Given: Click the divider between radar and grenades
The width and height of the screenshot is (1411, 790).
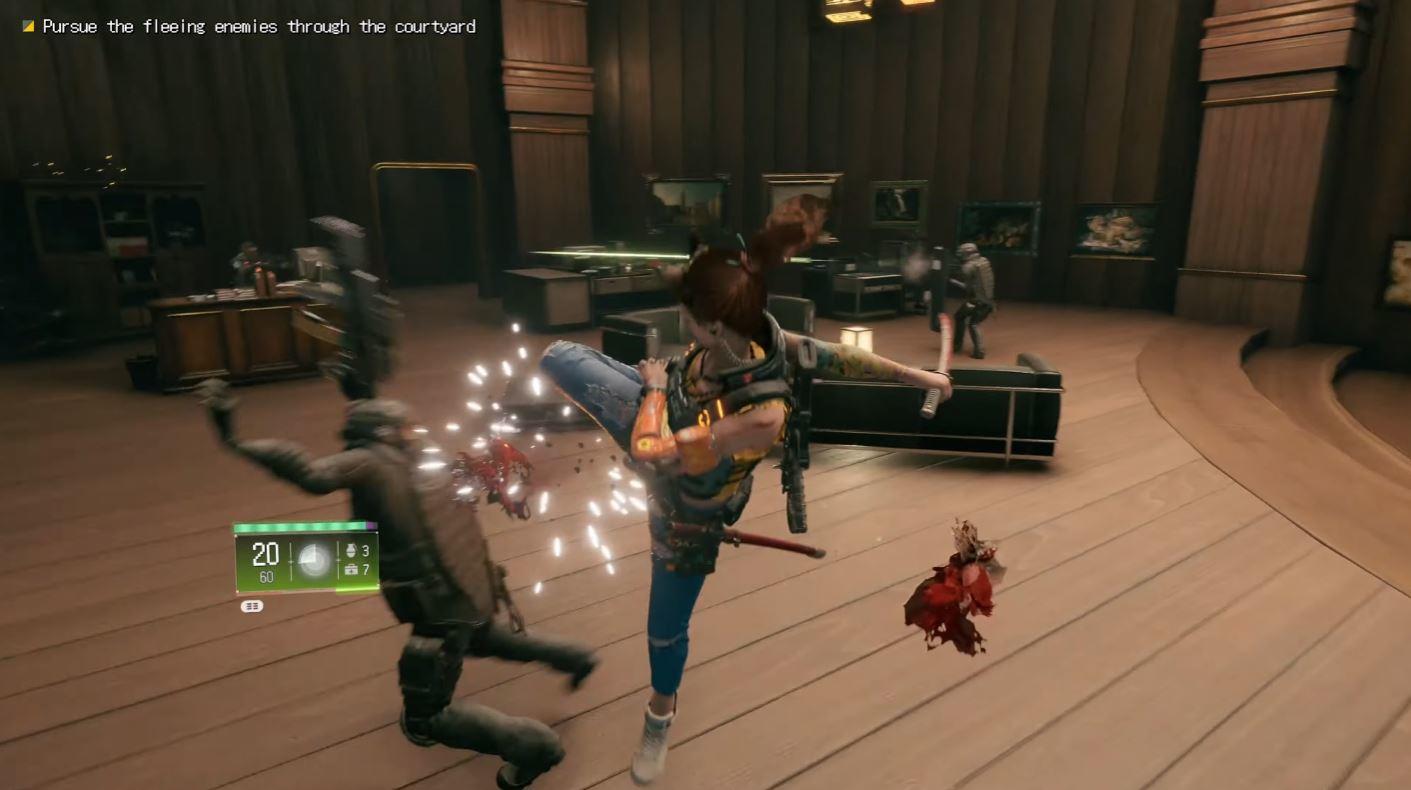Looking at the screenshot, I should point(338,560).
